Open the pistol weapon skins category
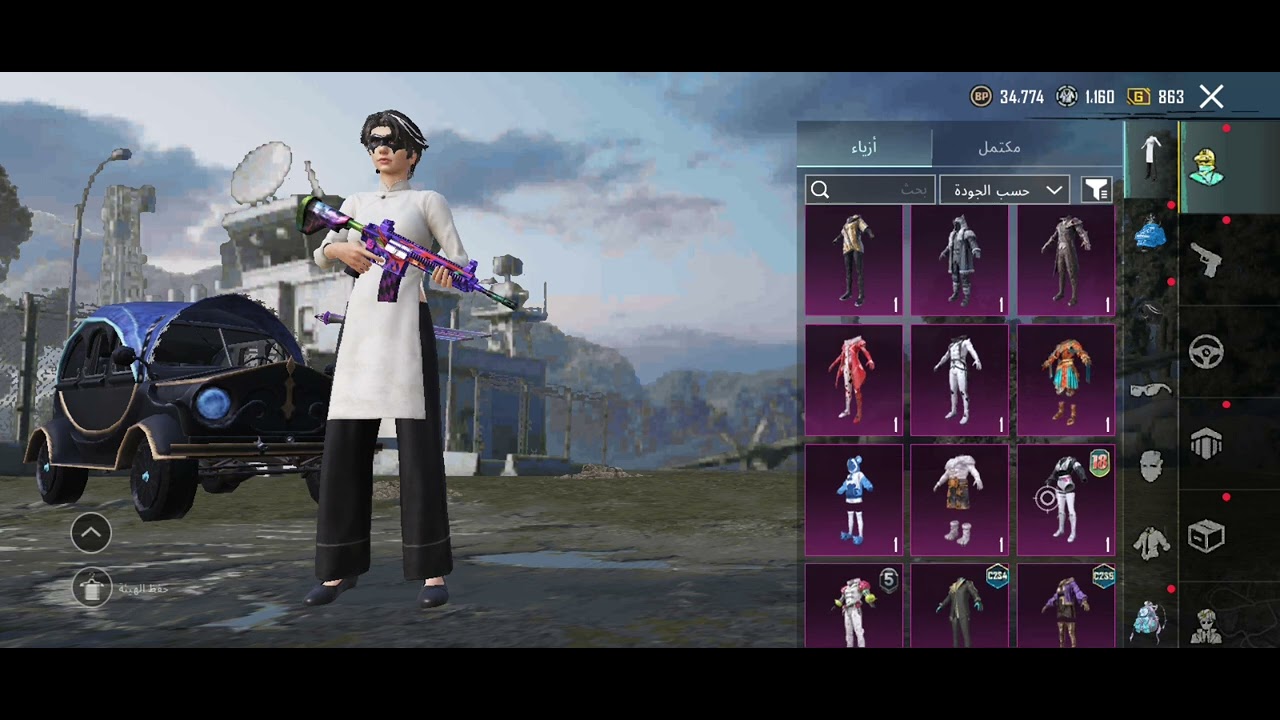The height and width of the screenshot is (720, 1280). [1207, 260]
